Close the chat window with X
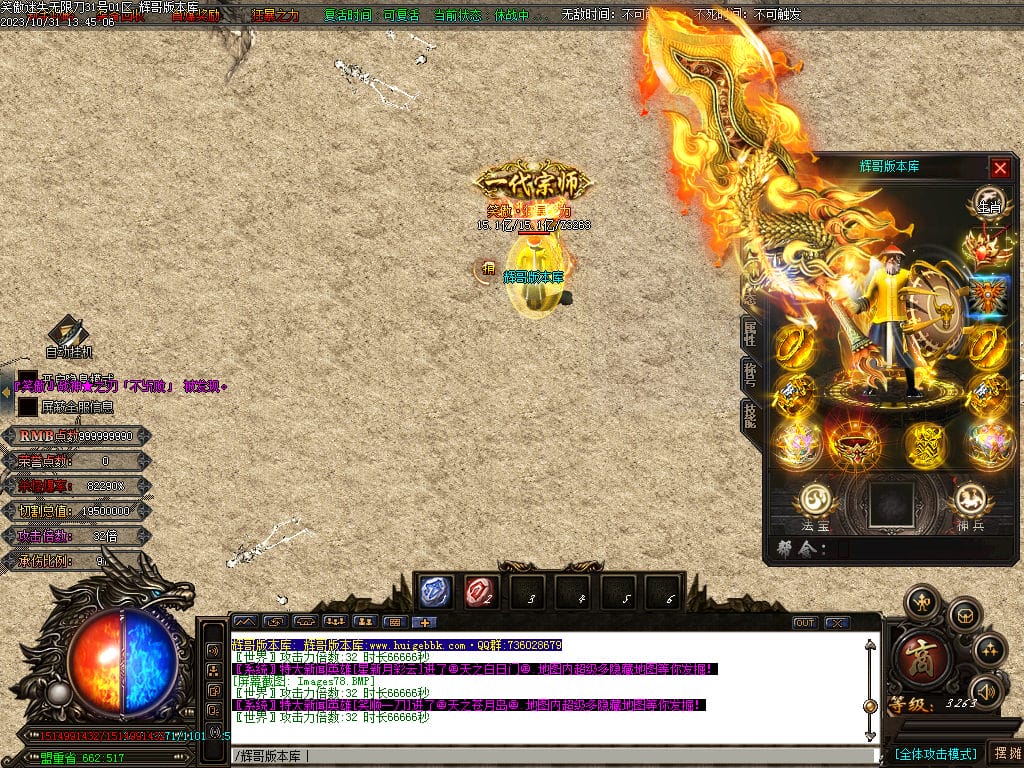The height and width of the screenshot is (768, 1024). coord(836,622)
